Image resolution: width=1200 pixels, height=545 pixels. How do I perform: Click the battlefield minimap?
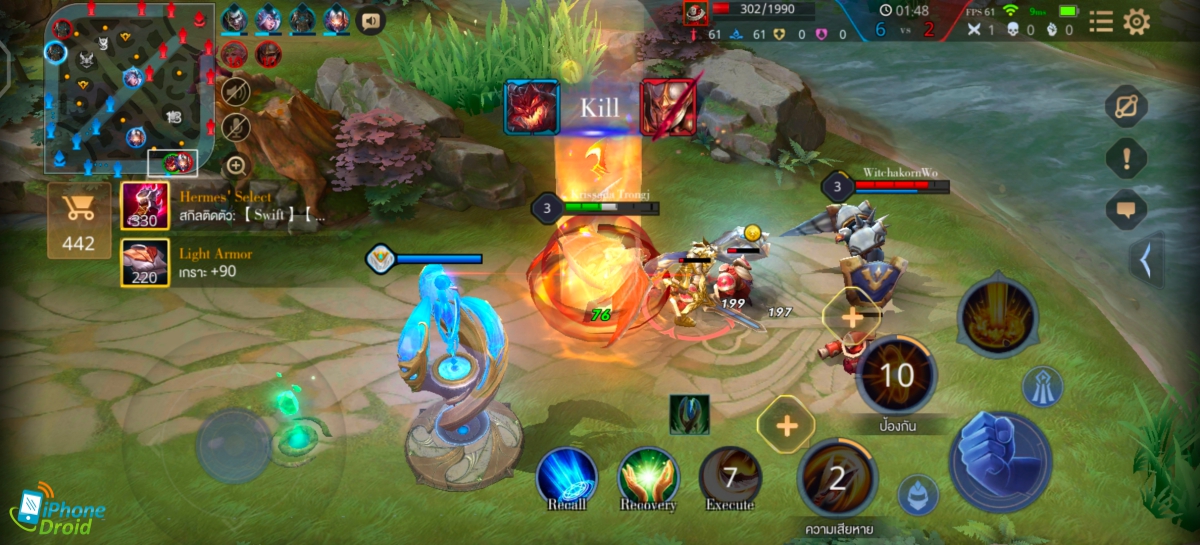[130, 90]
